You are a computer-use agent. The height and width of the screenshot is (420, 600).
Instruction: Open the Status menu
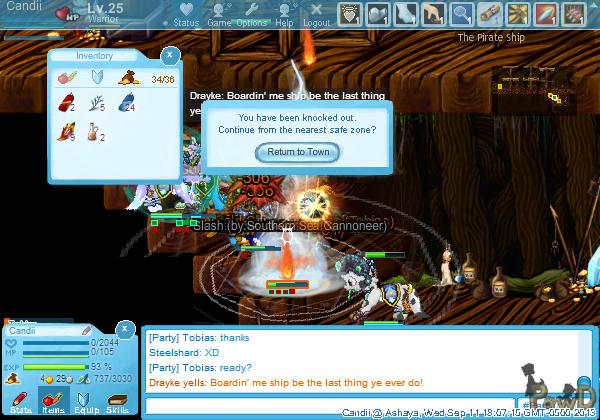click(x=186, y=15)
